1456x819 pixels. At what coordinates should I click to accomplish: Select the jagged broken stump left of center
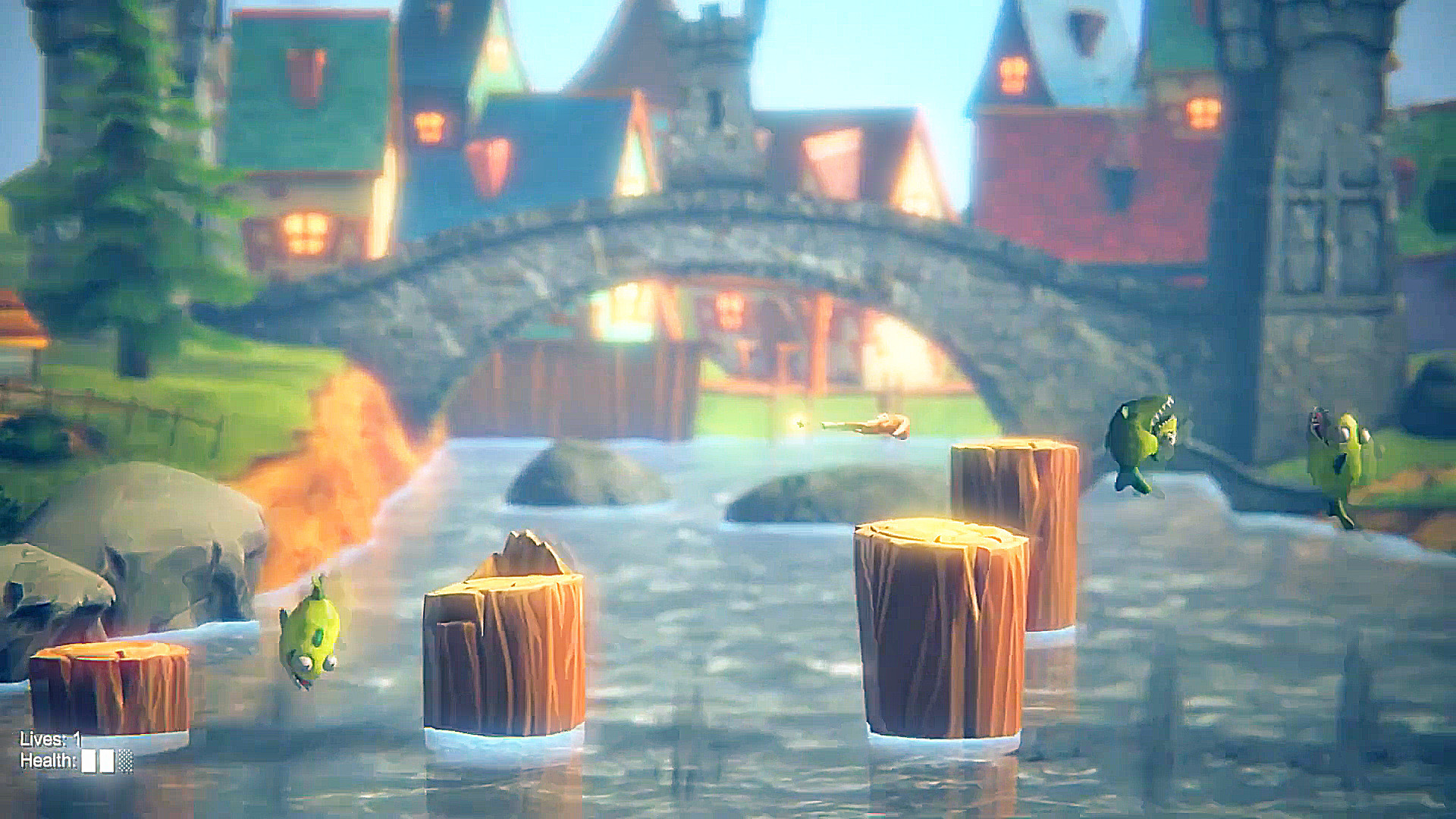click(x=504, y=652)
